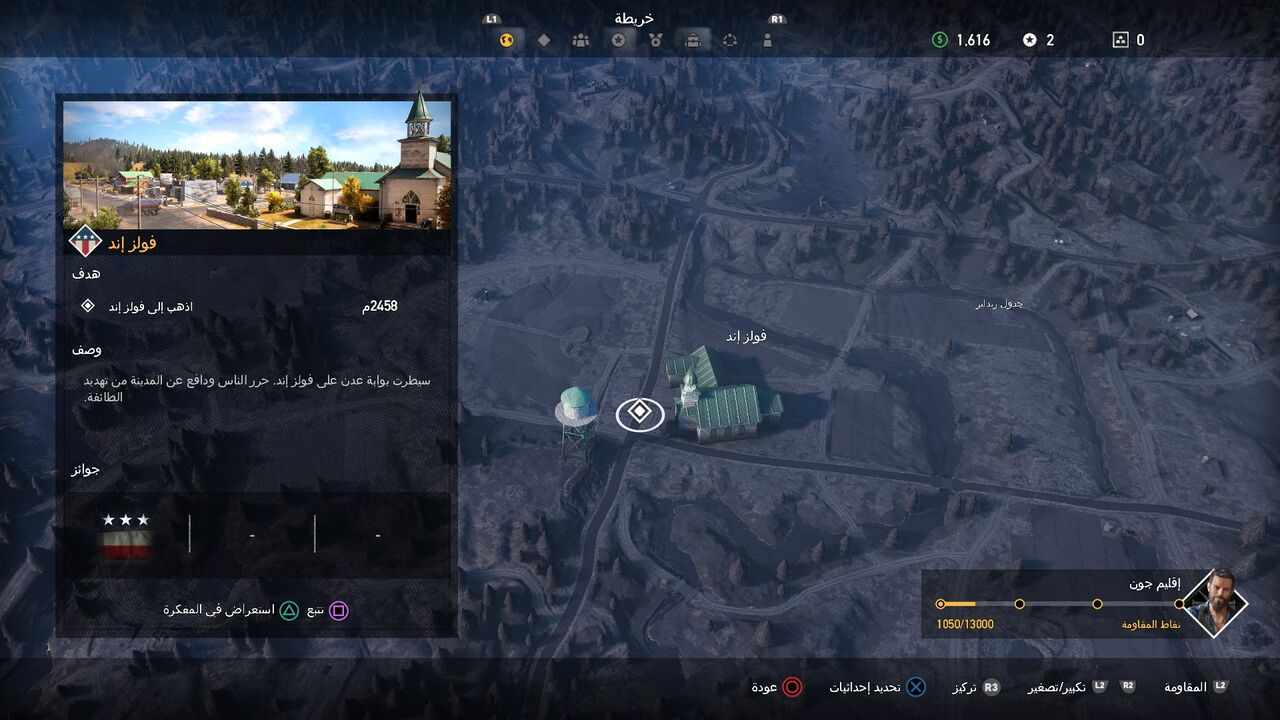The image size is (1280, 720).
Task: Switch to the medal challenges tab
Action: tap(655, 41)
